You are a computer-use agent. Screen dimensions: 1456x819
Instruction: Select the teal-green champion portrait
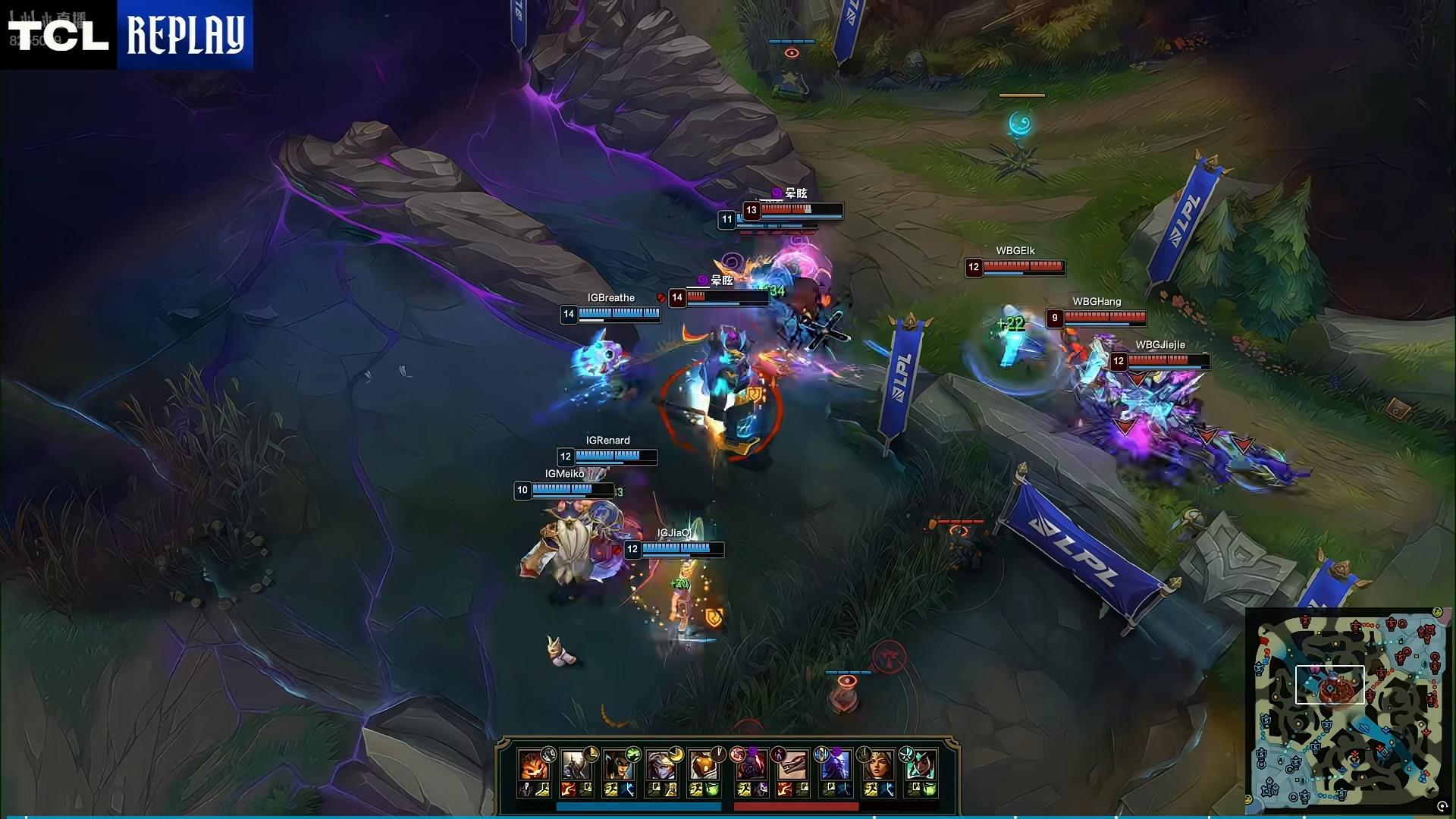point(920,766)
